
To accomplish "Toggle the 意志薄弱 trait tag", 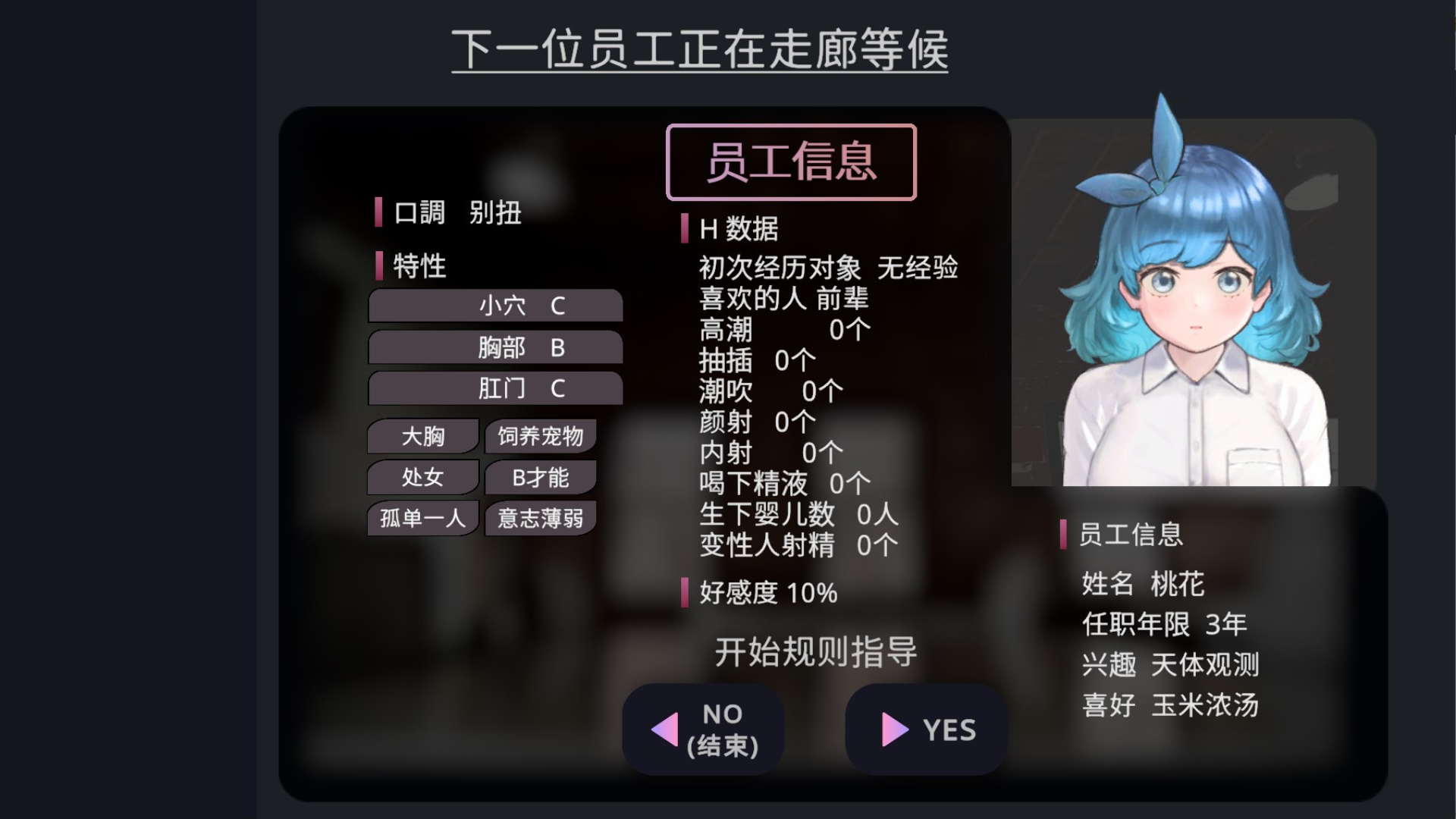I will pyautogui.click(x=540, y=518).
